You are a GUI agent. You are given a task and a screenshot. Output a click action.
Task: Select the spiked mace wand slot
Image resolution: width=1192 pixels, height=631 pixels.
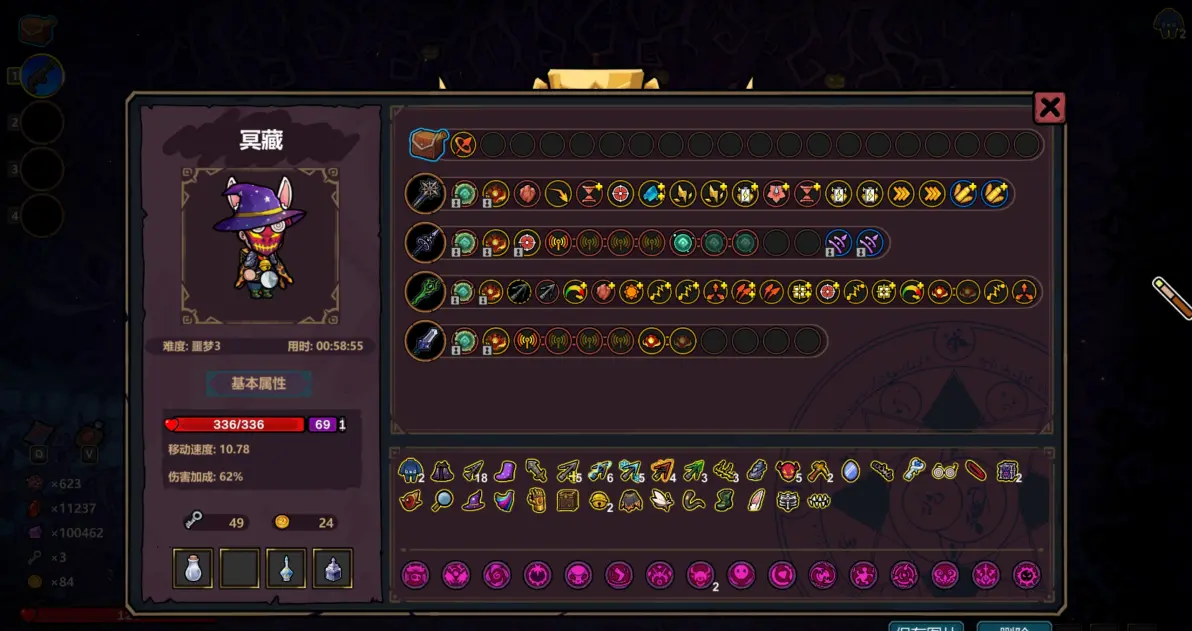coord(425,193)
